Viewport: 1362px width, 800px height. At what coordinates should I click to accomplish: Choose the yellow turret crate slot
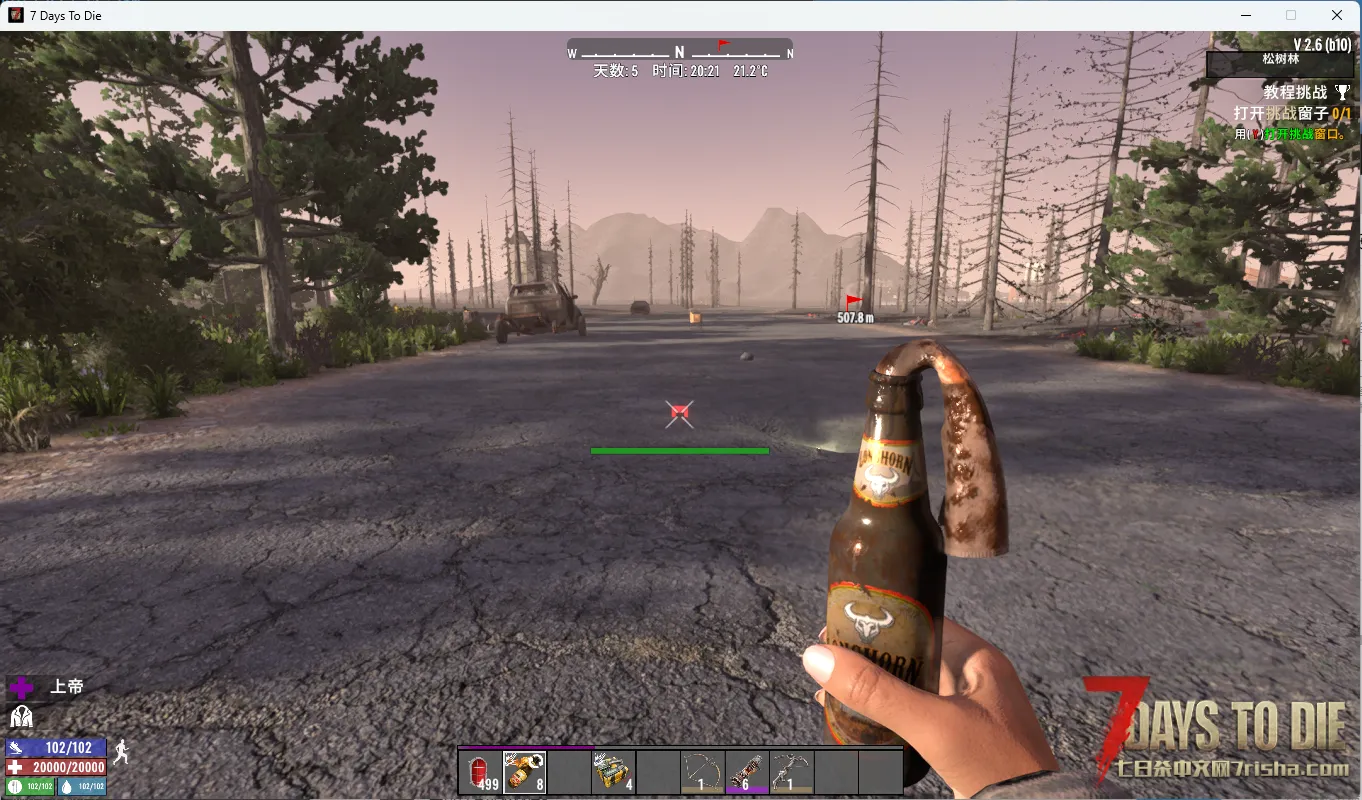pyautogui.click(x=613, y=772)
